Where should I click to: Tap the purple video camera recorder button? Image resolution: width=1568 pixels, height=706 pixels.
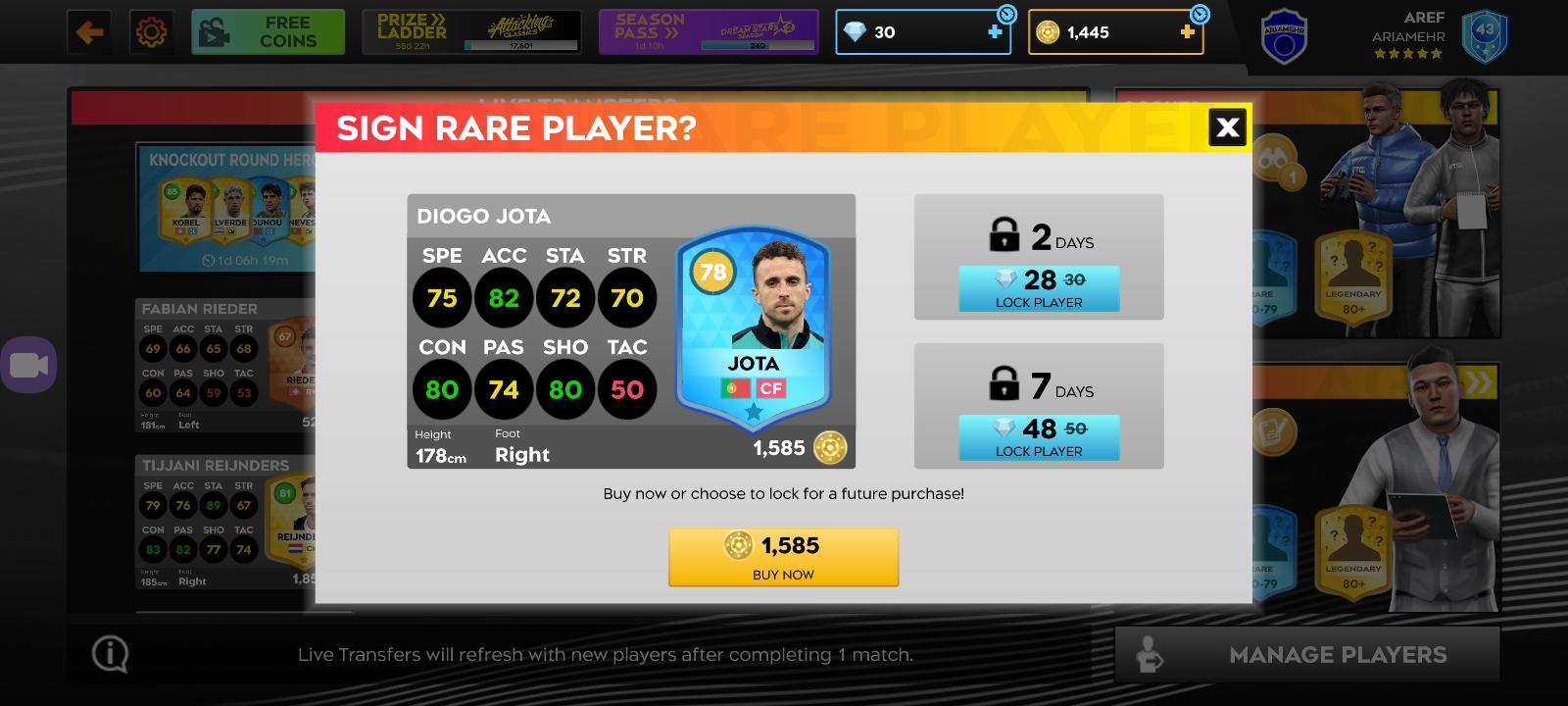pos(28,365)
